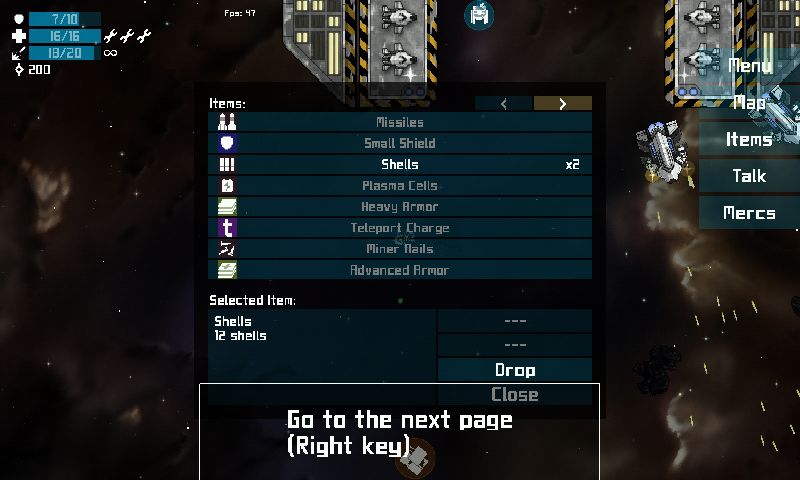Open the Talk option
Screen dimensions: 800x480
coord(749,176)
